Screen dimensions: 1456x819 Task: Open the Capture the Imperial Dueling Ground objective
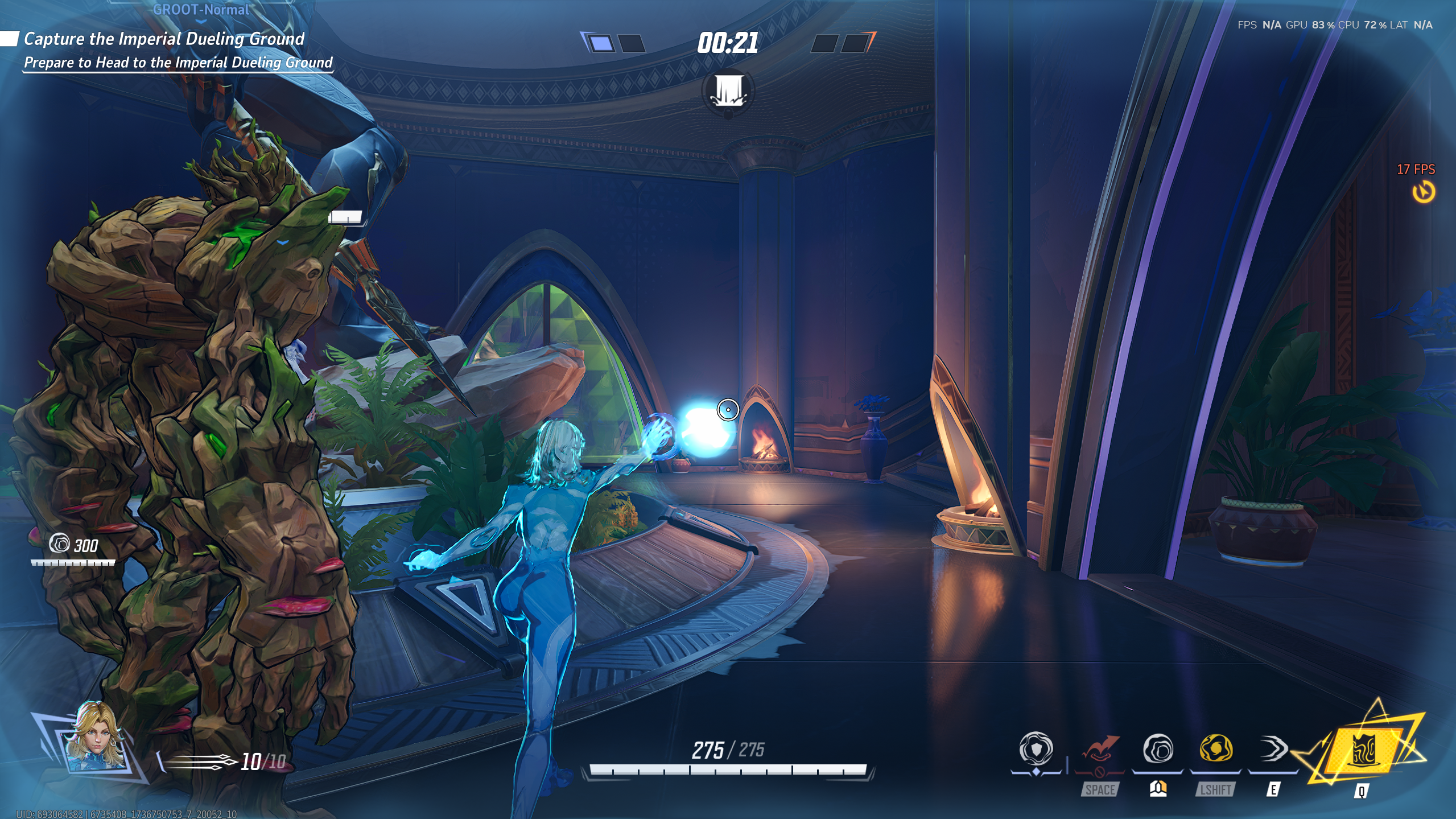[164, 39]
